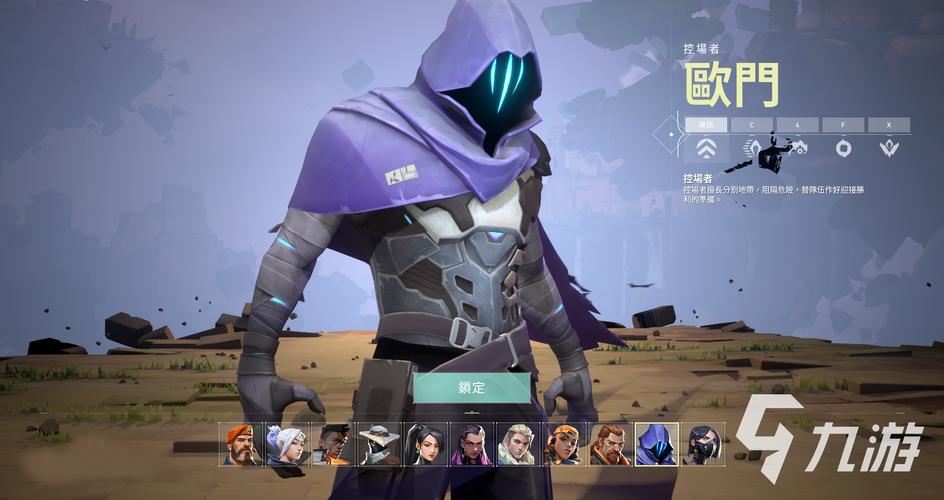This screenshot has height=500, width=944.
Task: Select Breach, the red-bearded agent portrait
Action: point(610,444)
